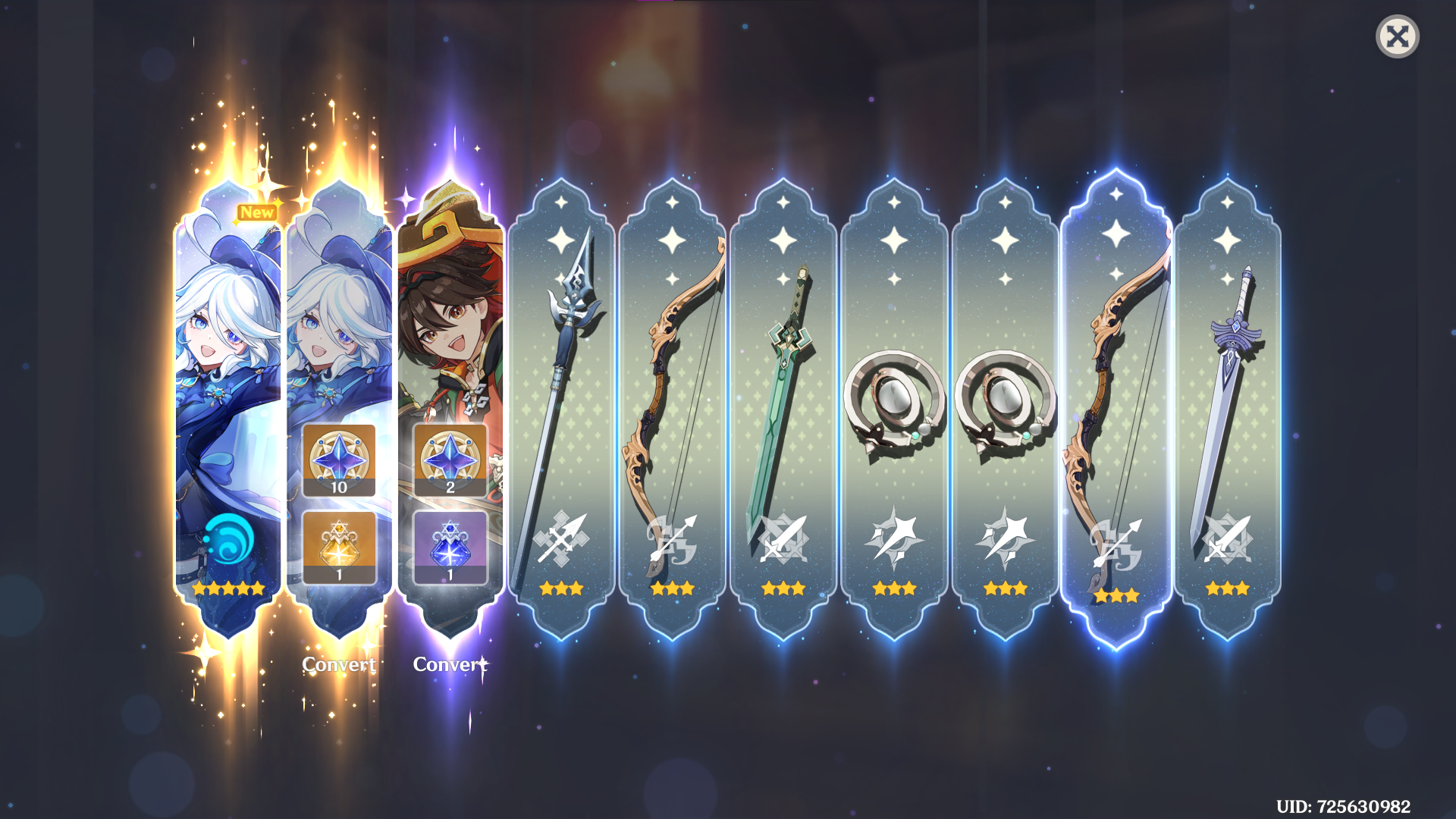
Task: Select the Gaming character card
Action: (x=450, y=318)
